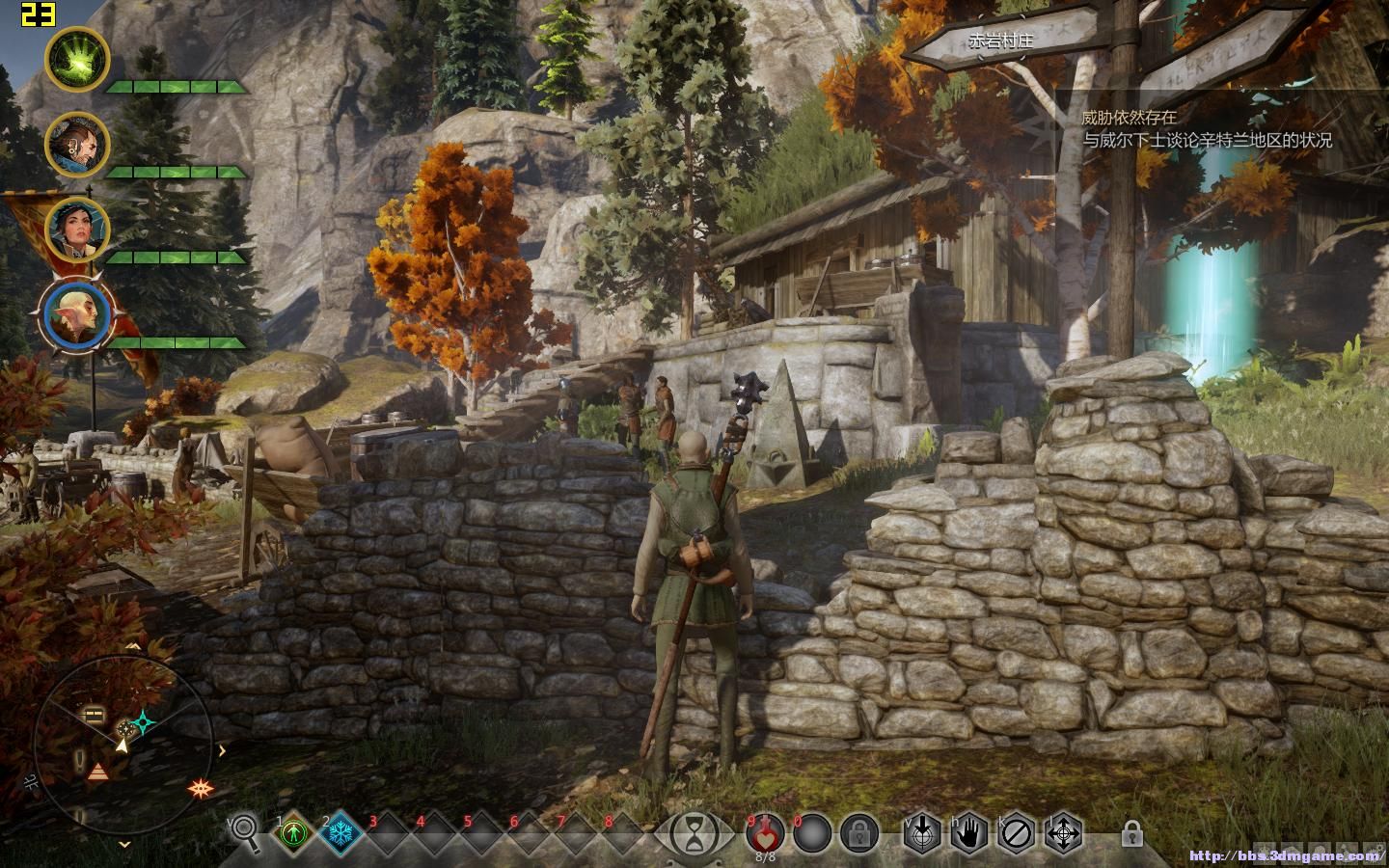1389x868 pixels.
Task: Switch to the bearded companion portrait
Action: [x=77, y=145]
